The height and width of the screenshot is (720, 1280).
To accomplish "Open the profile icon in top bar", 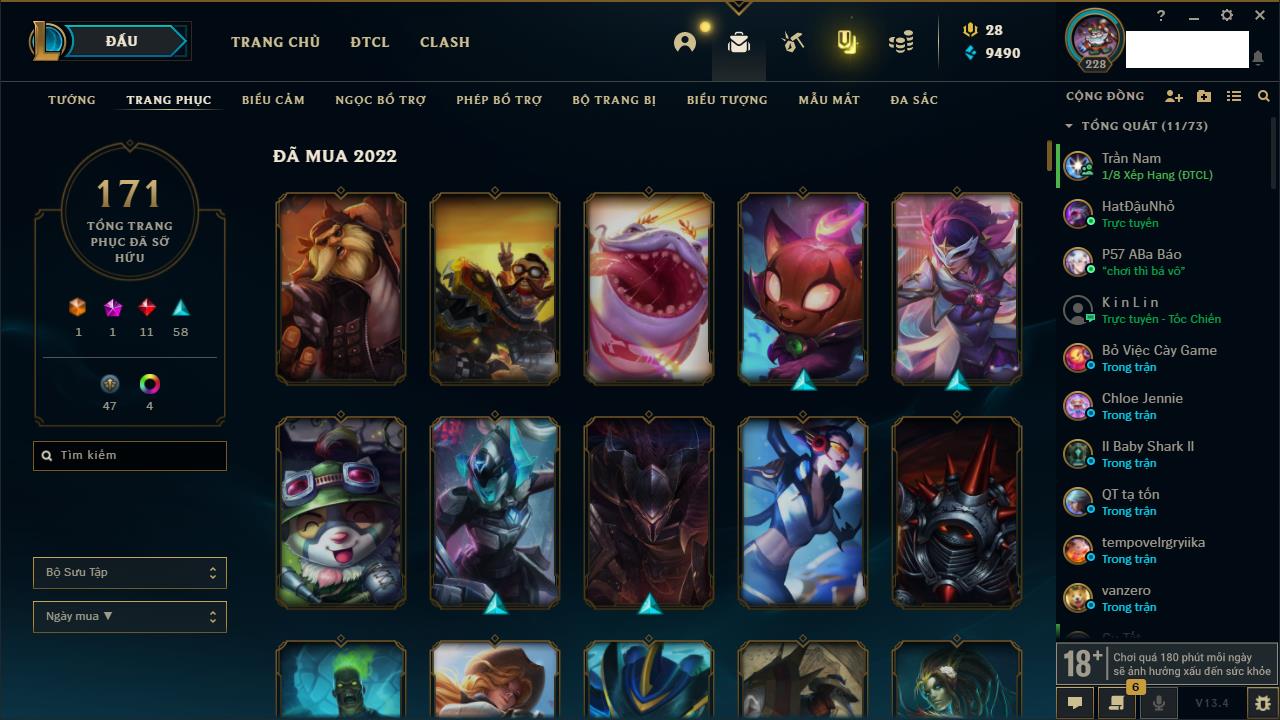I will (x=685, y=42).
